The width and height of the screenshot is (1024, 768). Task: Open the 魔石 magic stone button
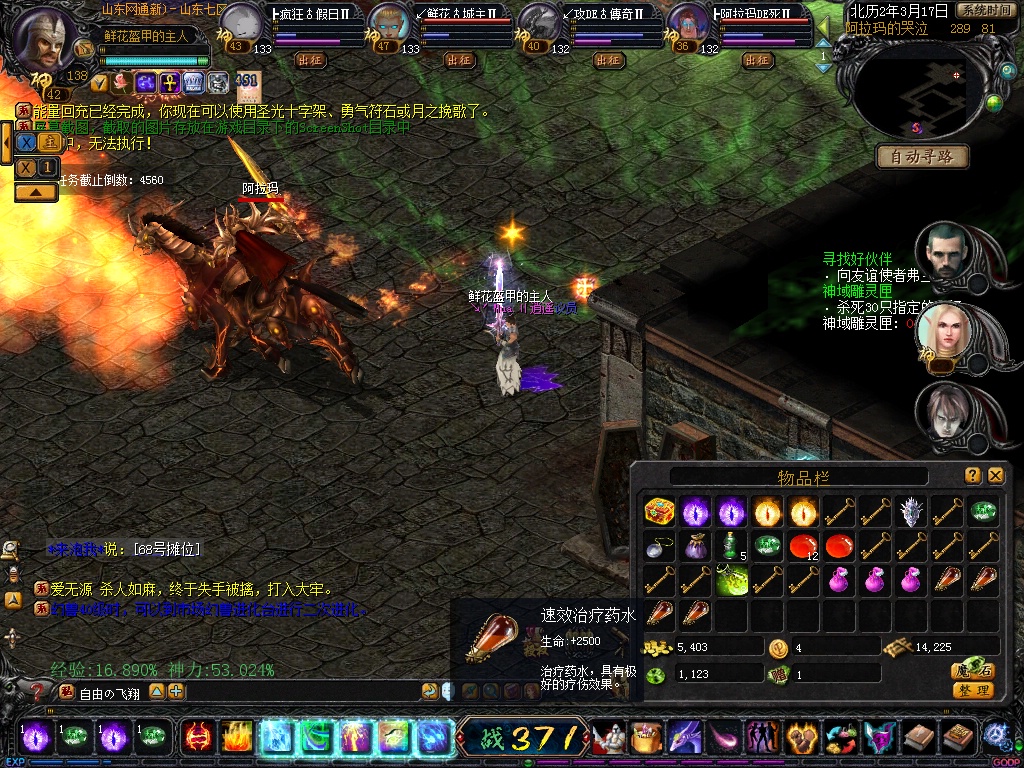tap(972, 672)
